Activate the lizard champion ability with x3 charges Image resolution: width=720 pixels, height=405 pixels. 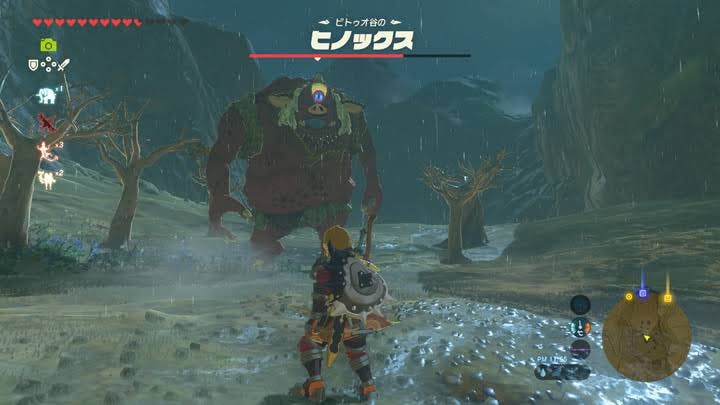point(45,150)
